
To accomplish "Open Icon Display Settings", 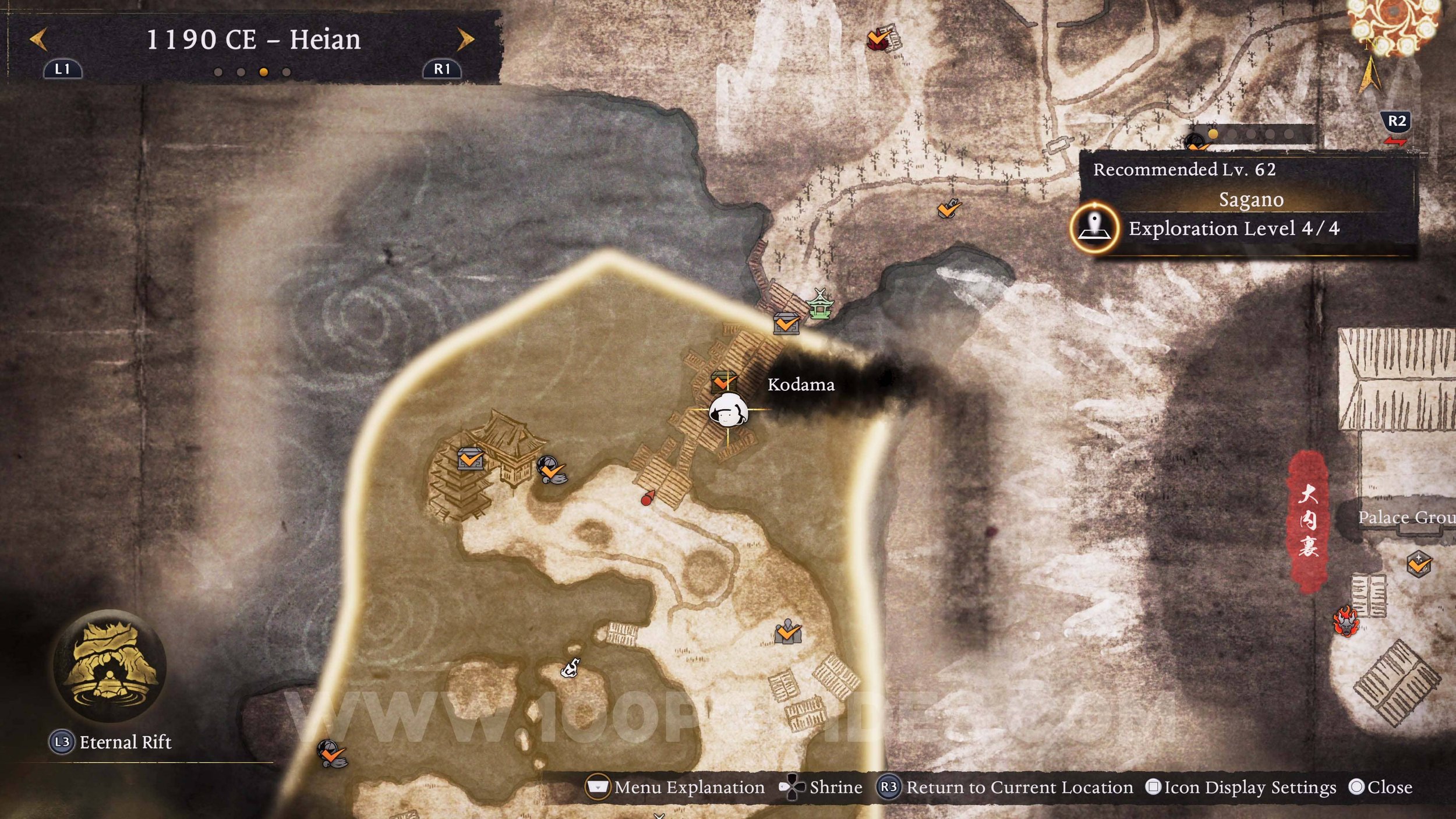I will (1241, 788).
